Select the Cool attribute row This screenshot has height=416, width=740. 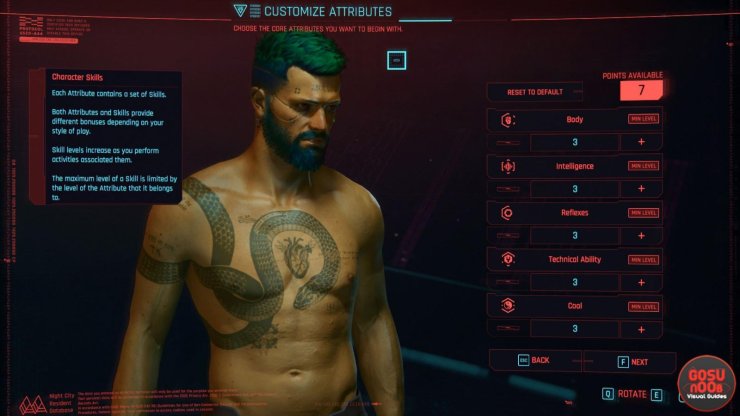pyautogui.click(x=574, y=305)
